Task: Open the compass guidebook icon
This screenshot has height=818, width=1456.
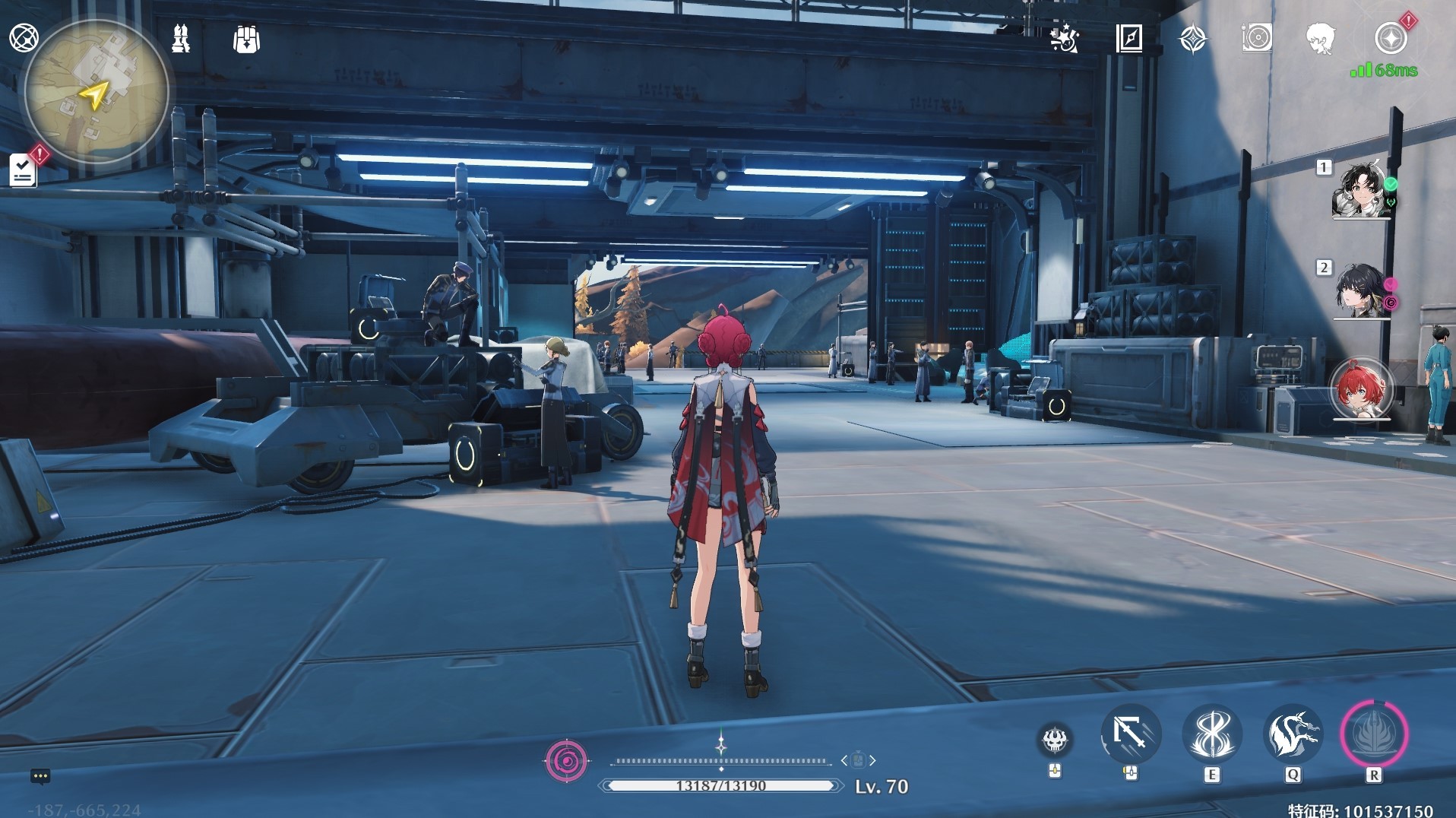Action: pyautogui.click(x=1129, y=38)
